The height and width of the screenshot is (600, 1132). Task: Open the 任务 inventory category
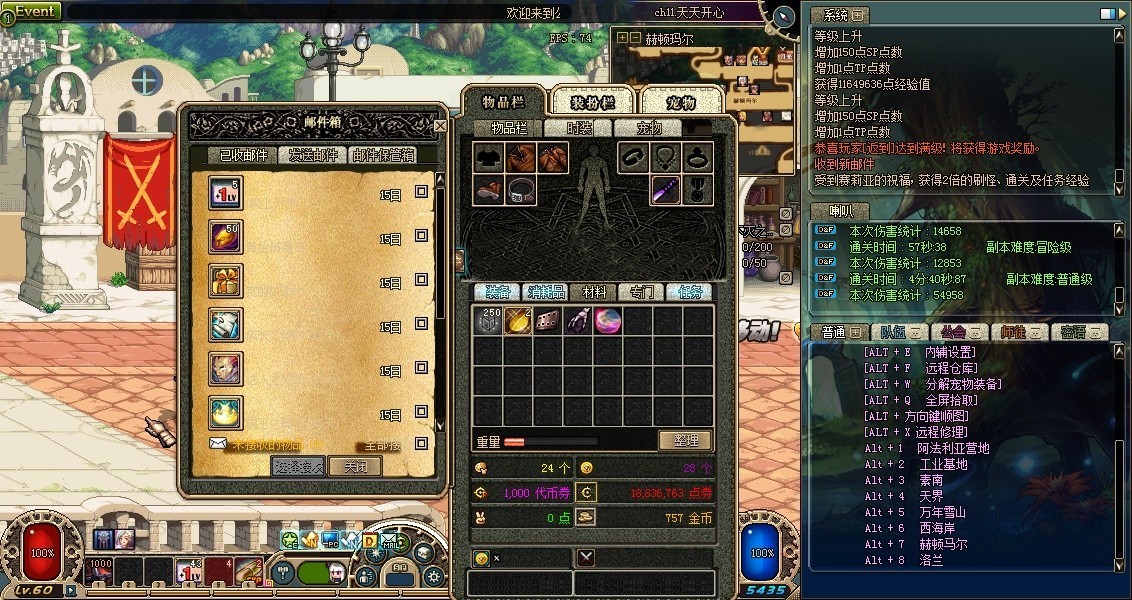692,292
